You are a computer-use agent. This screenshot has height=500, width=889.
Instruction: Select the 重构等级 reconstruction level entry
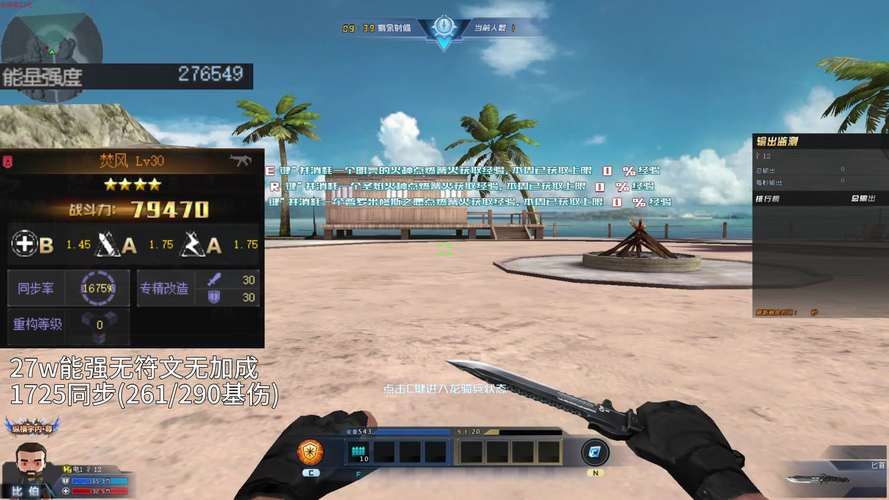pos(38,324)
